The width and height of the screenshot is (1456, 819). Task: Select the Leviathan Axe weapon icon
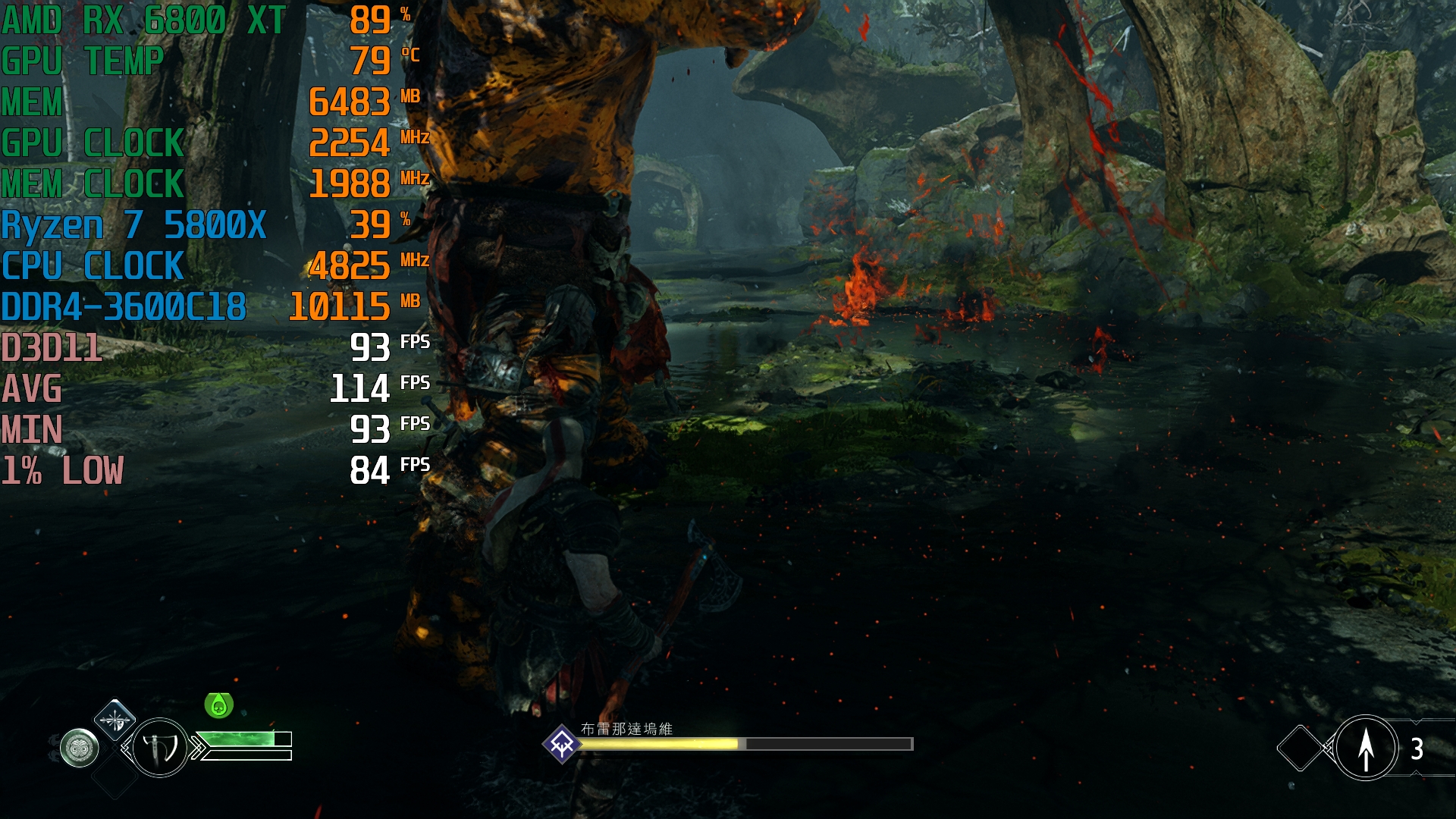point(160,748)
